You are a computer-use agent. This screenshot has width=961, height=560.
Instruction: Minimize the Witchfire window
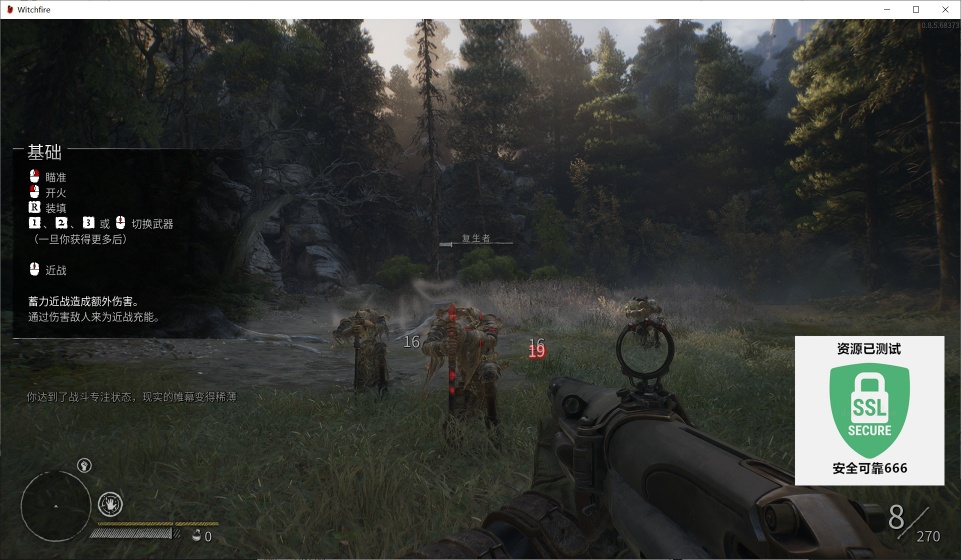(x=887, y=9)
